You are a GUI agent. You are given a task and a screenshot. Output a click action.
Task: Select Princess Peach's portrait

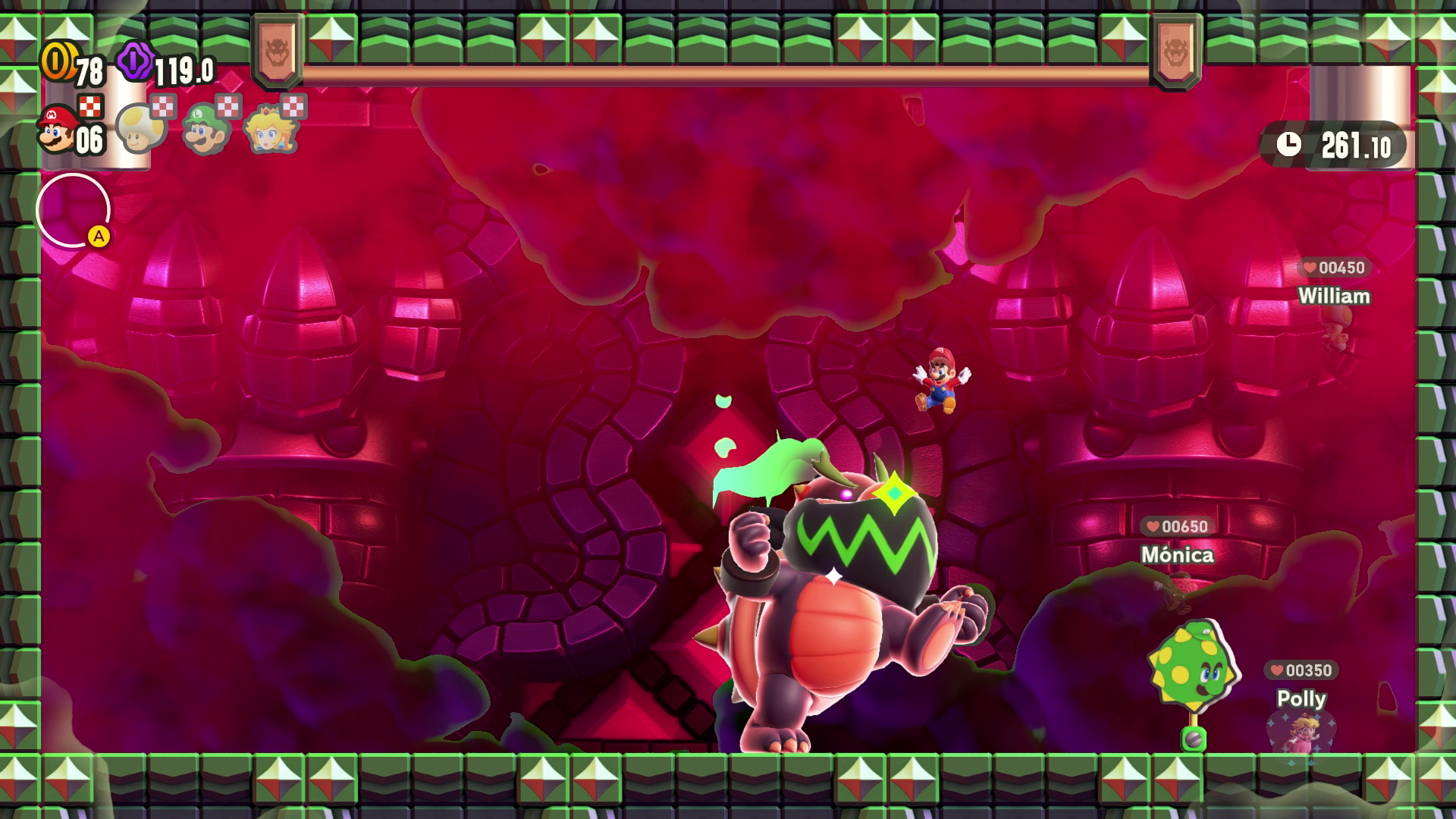click(x=271, y=129)
